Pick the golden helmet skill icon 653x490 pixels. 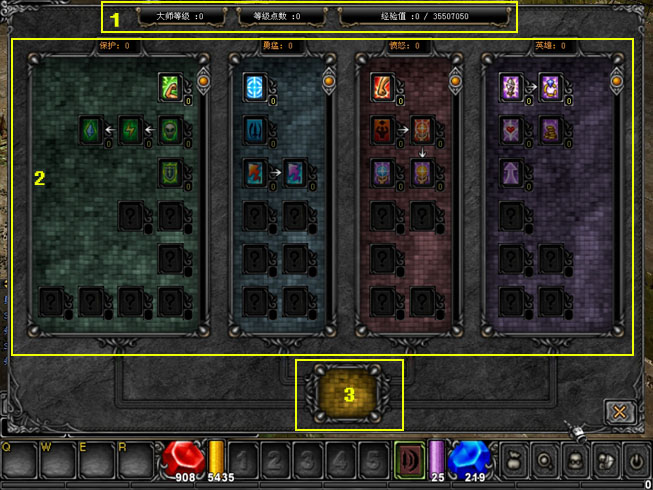(x=422, y=172)
